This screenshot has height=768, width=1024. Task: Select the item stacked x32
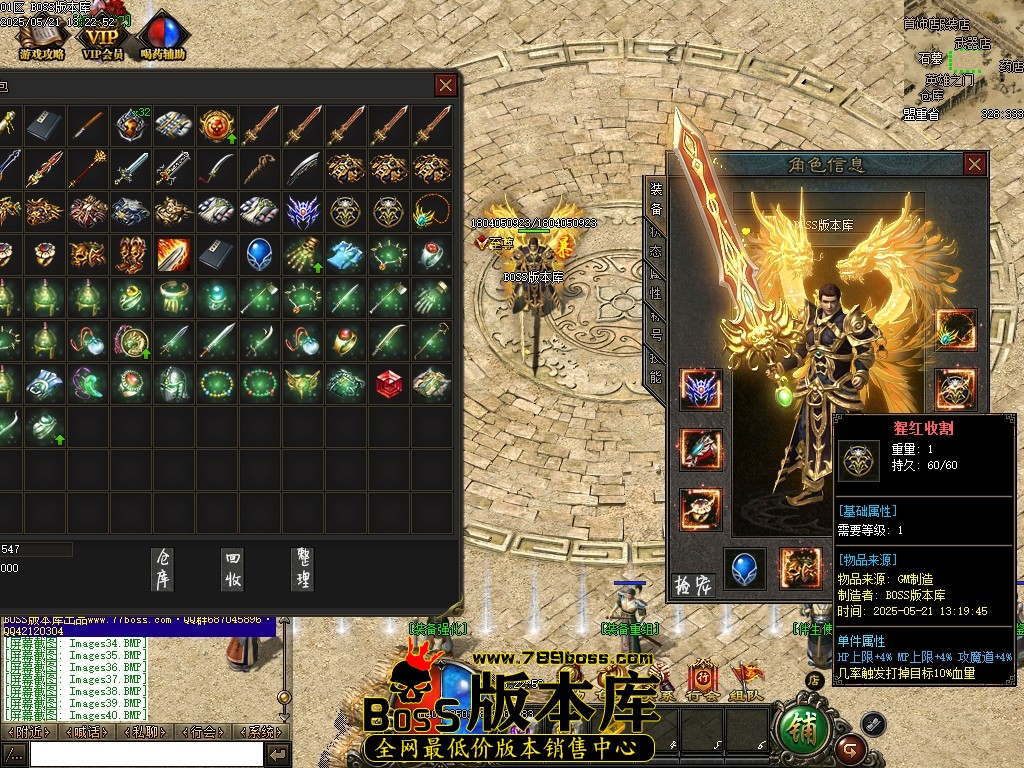(x=131, y=125)
